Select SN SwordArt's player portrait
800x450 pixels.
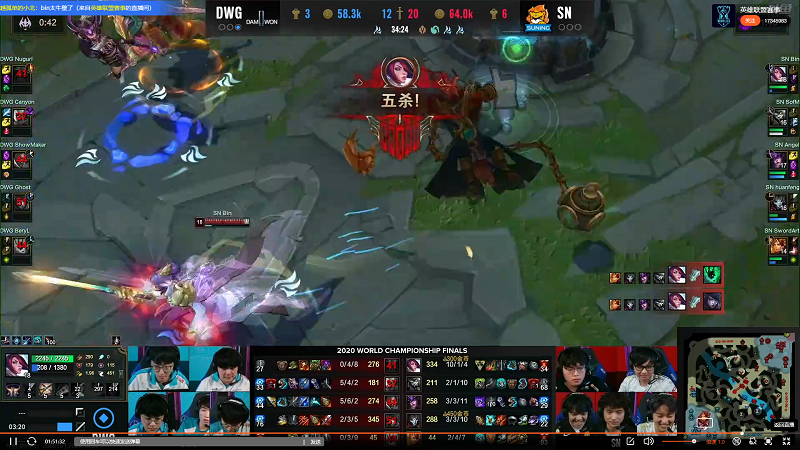779,249
